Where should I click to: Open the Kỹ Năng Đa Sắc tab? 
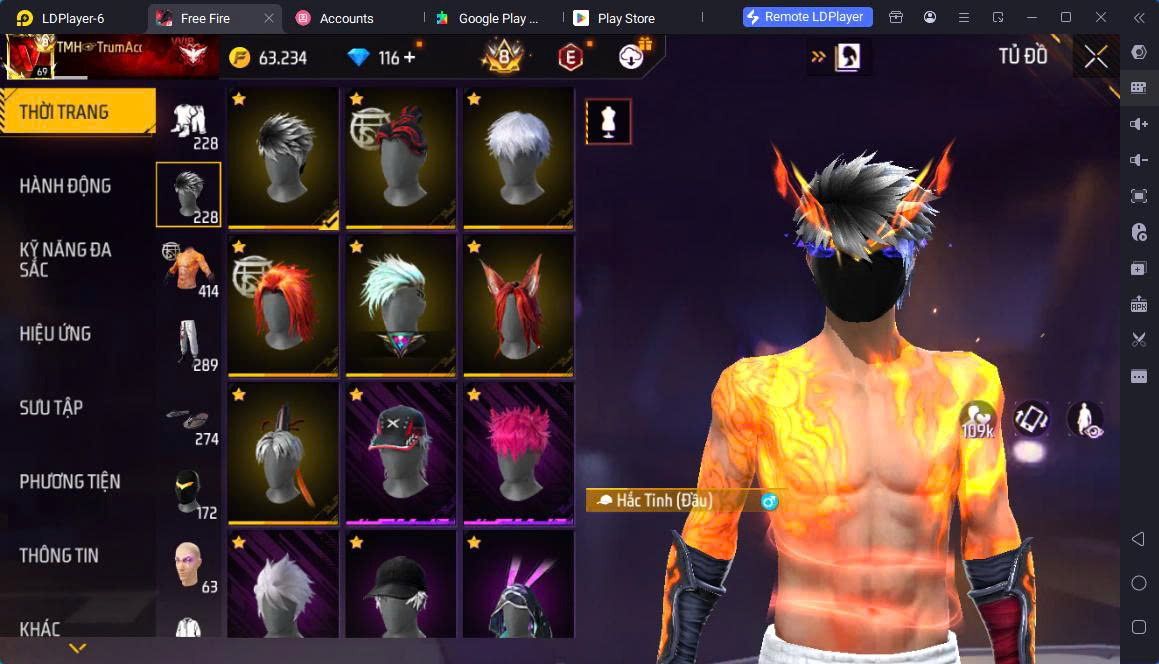[x=66, y=260]
